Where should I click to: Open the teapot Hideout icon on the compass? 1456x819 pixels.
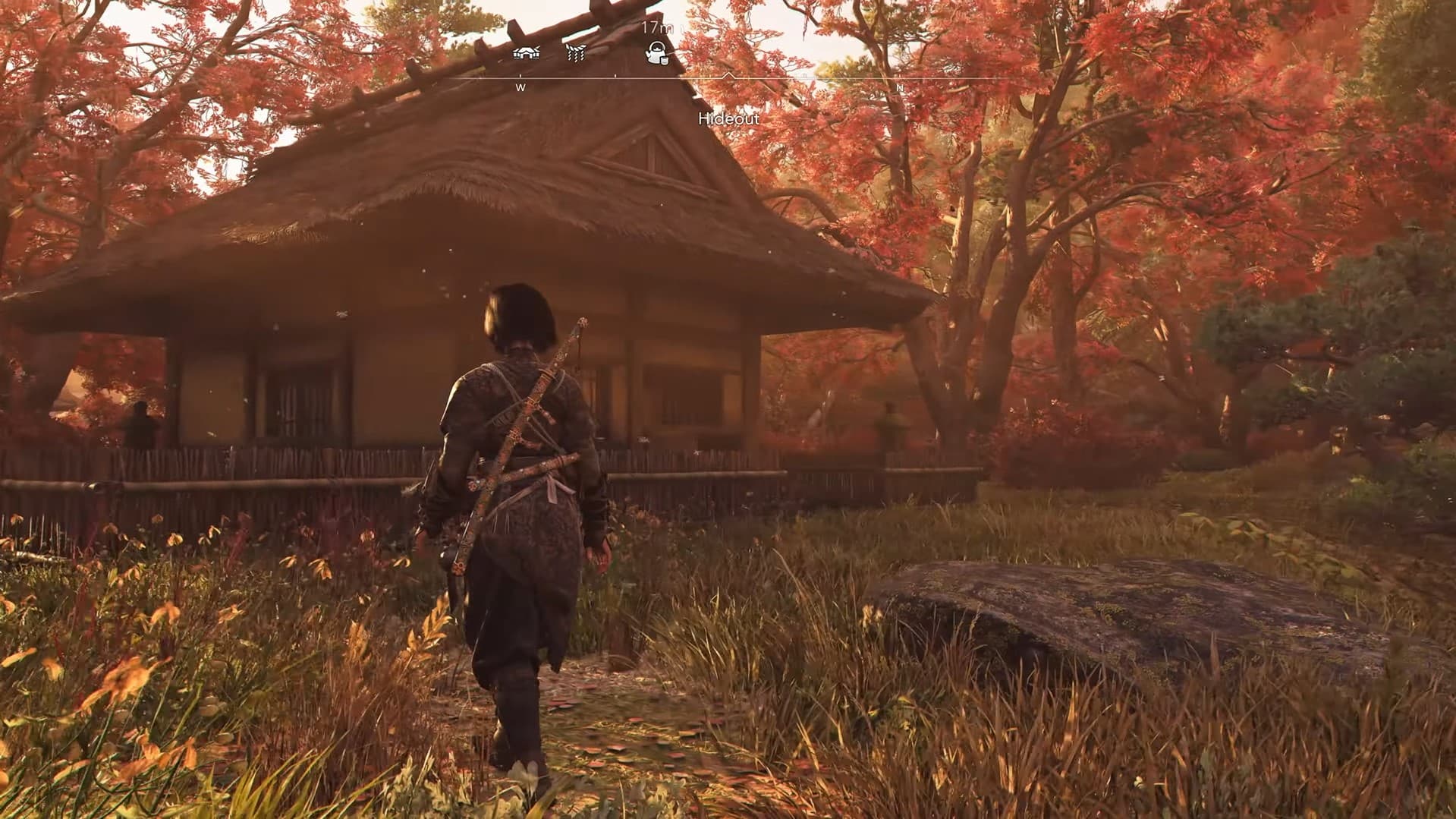657,55
